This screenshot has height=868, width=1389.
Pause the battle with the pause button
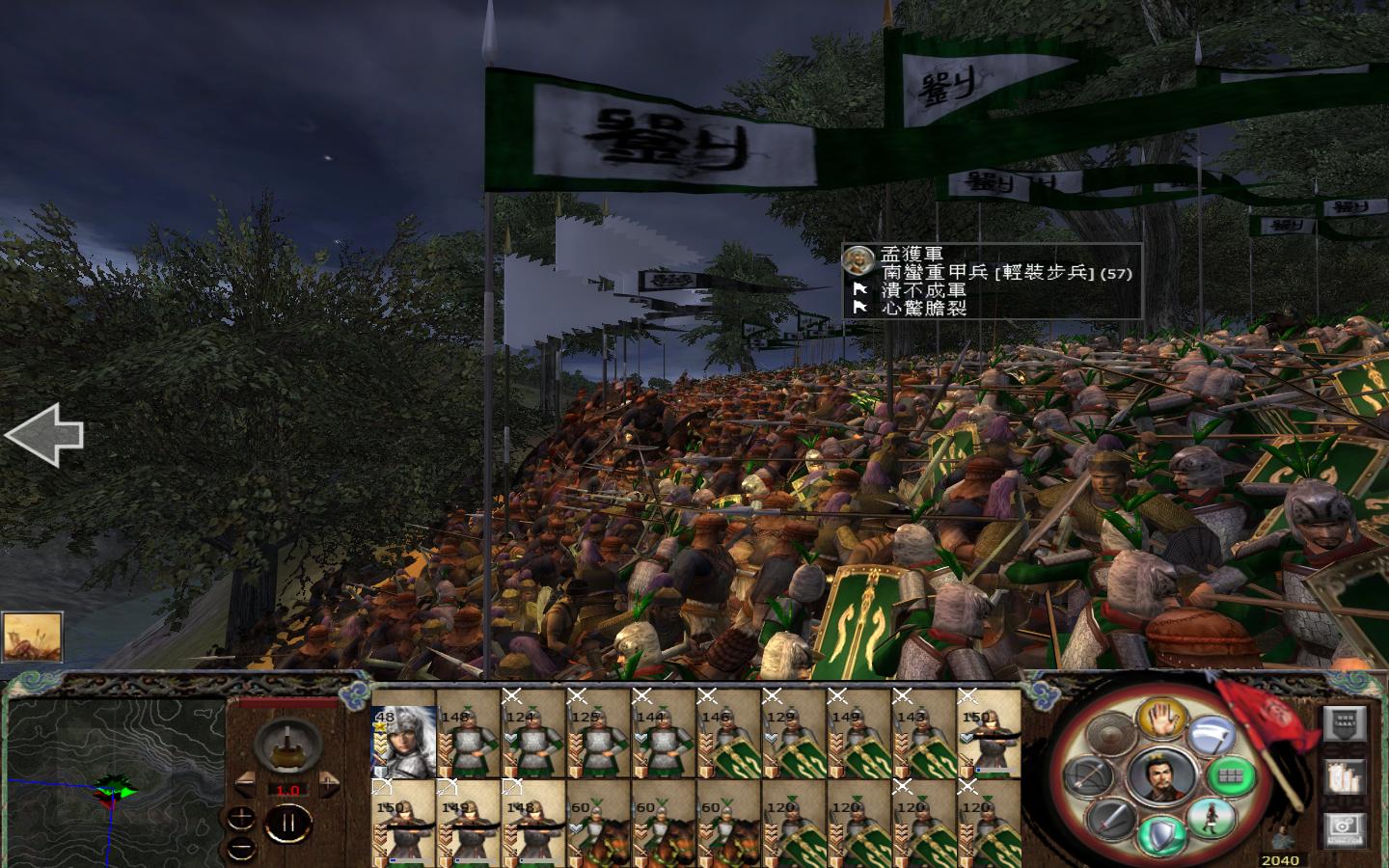point(289,821)
